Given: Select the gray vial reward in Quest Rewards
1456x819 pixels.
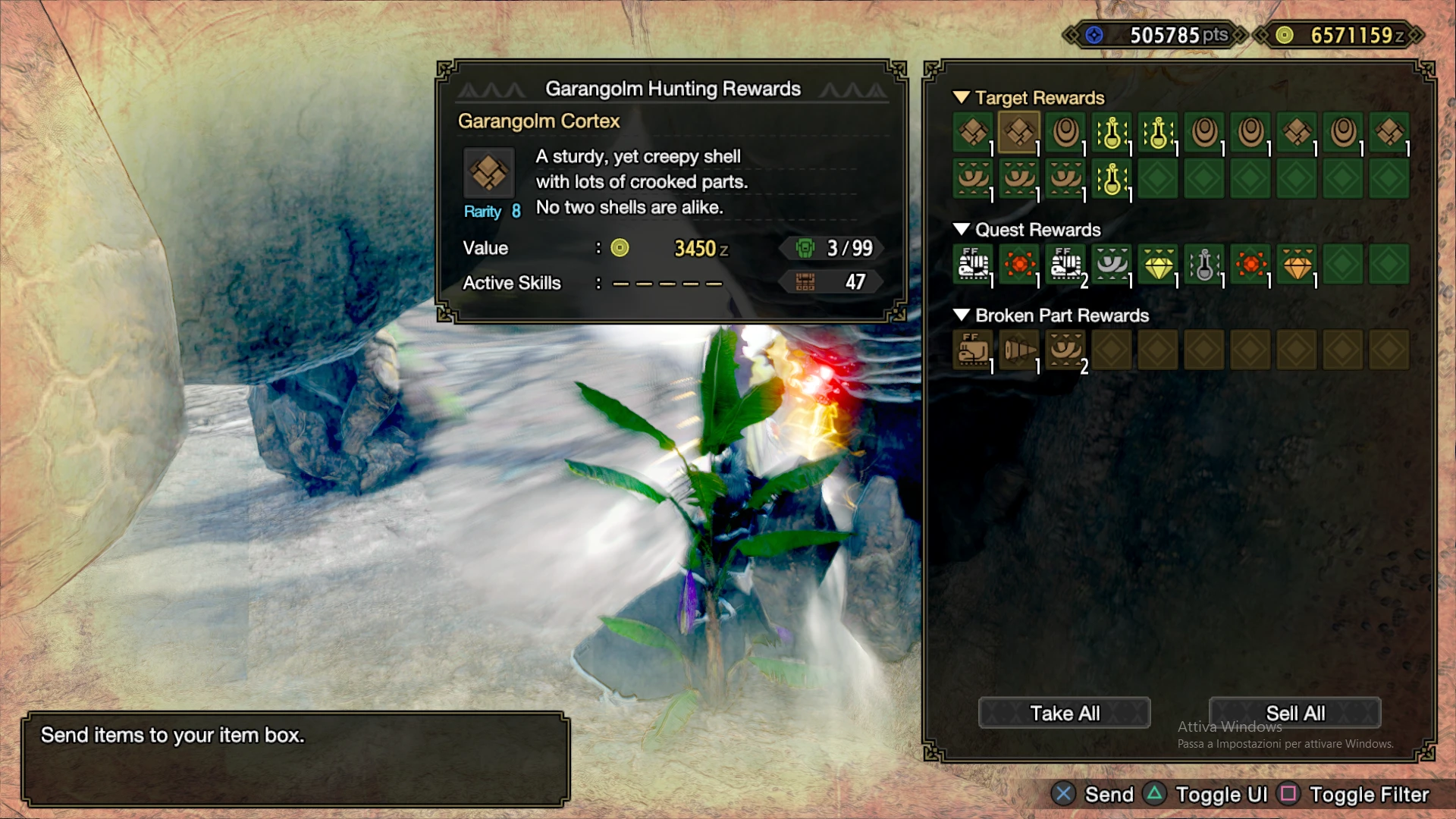Looking at the screenshot, I should (1204, 265).
